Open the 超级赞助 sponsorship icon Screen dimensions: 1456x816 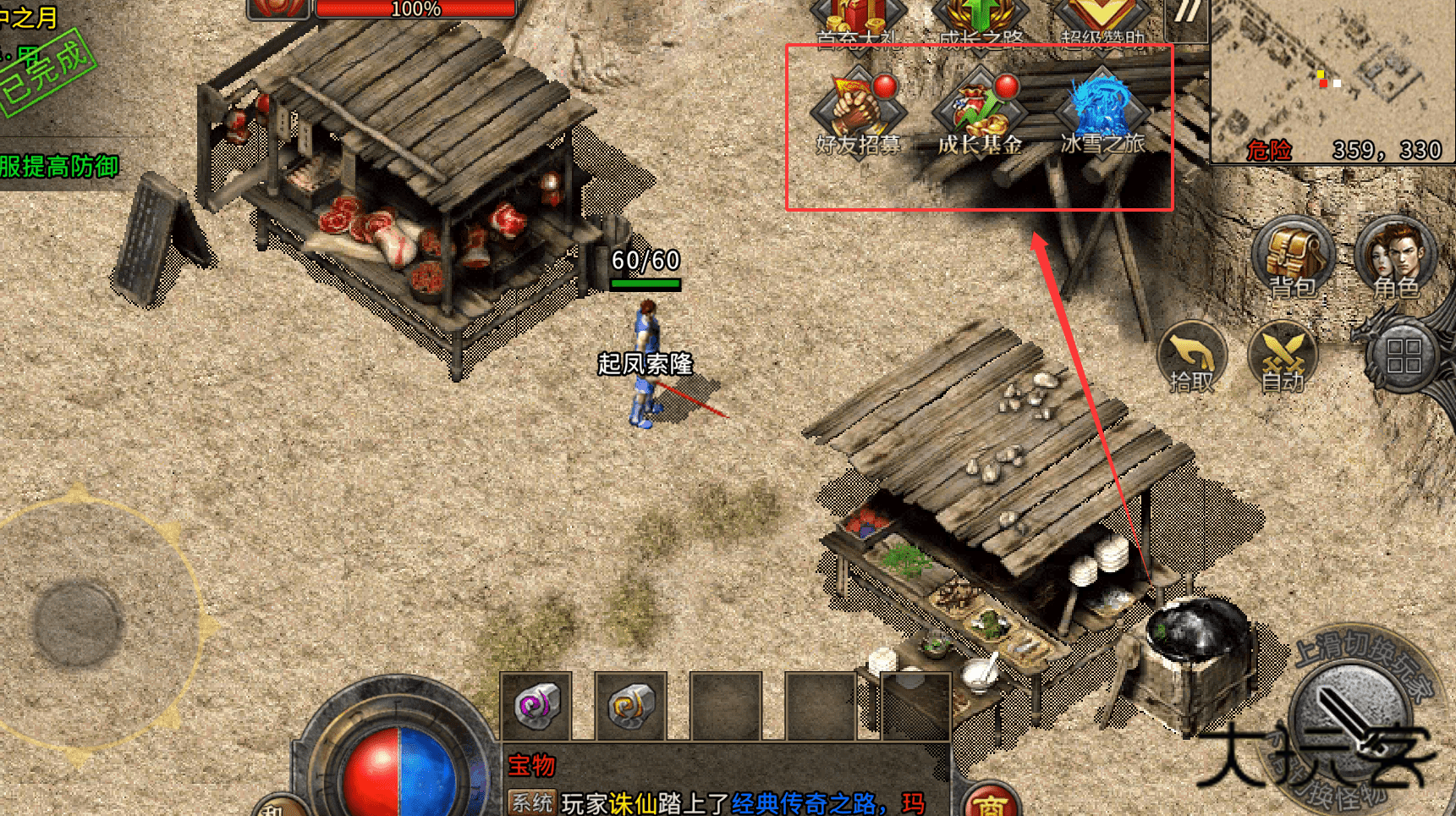coord(1102,19)
